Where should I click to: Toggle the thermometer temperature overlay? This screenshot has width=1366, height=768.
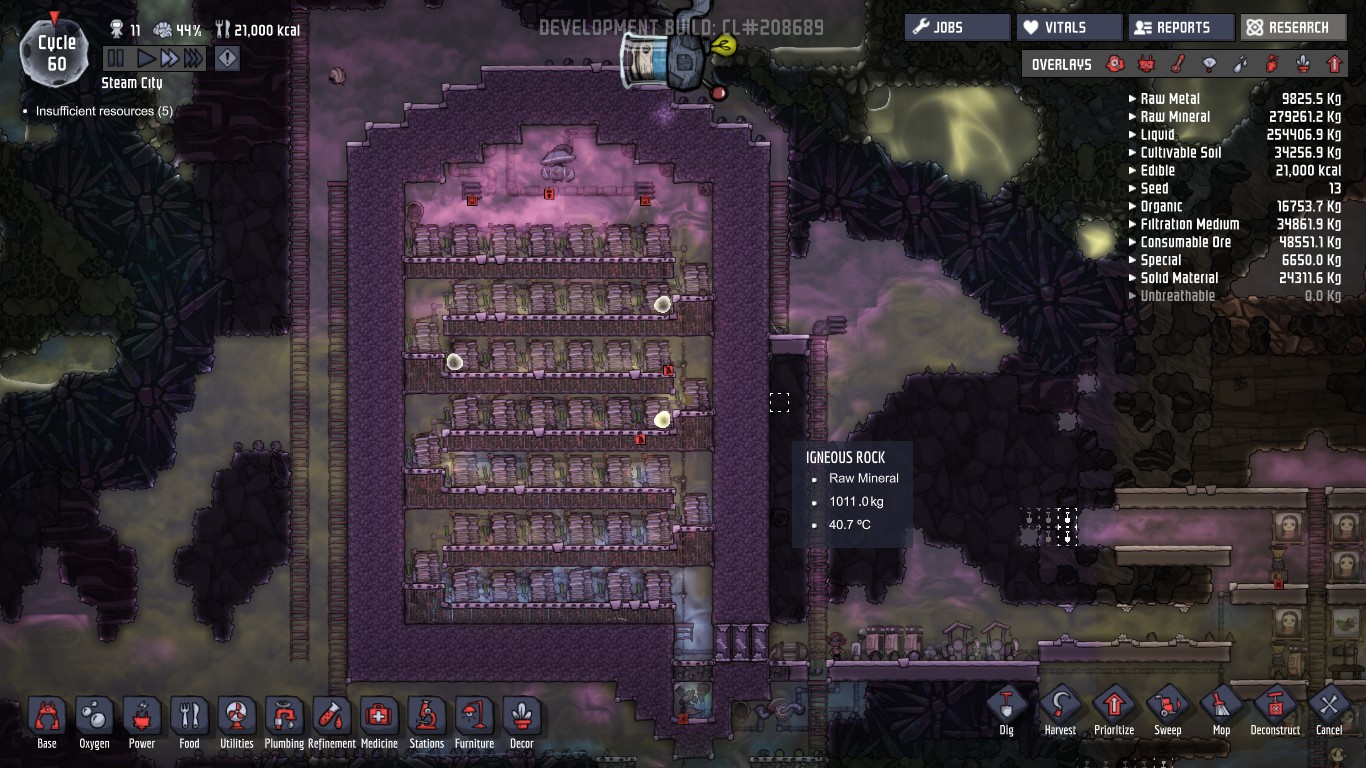tap(1178, 64)
